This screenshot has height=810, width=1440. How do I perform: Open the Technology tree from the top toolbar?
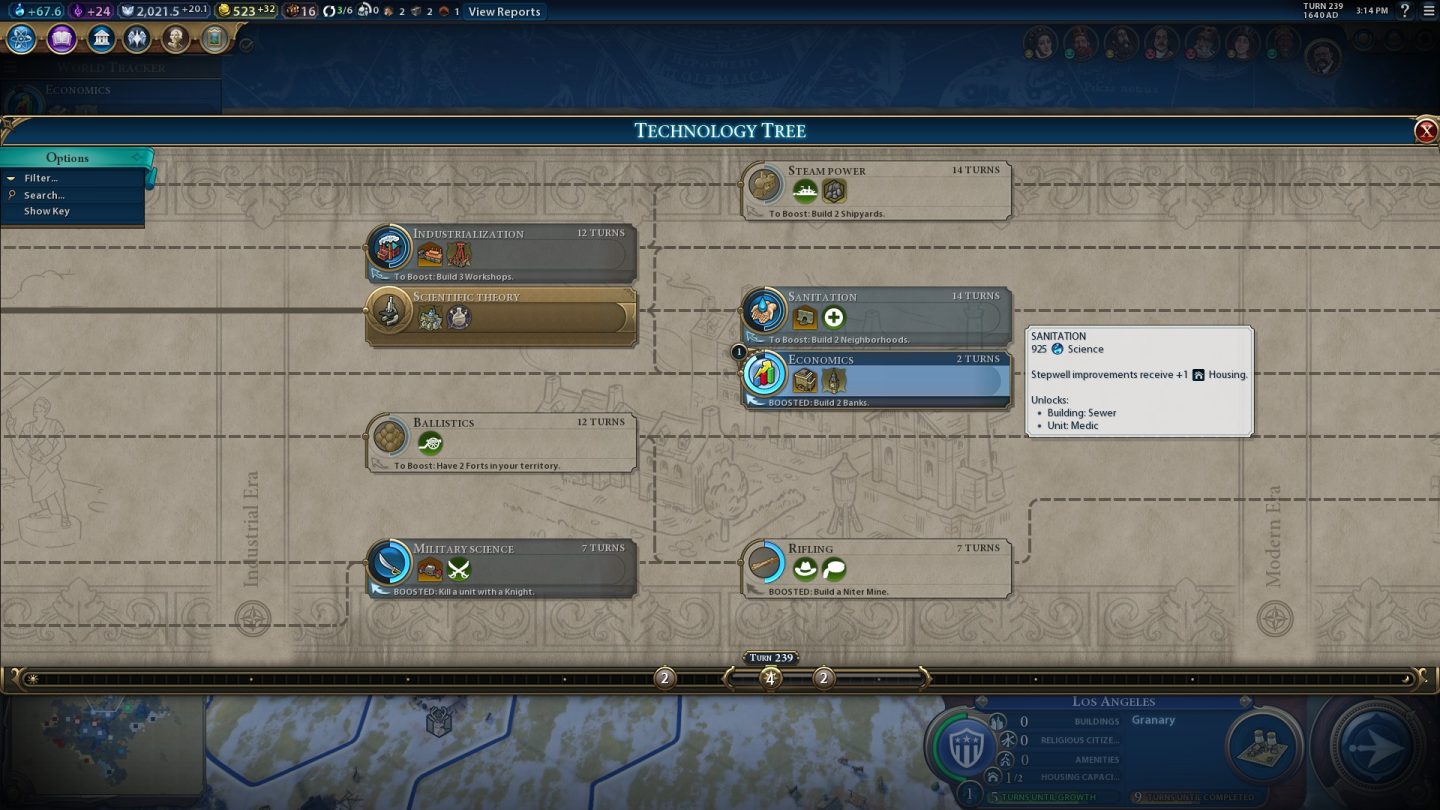pos(20,38)
